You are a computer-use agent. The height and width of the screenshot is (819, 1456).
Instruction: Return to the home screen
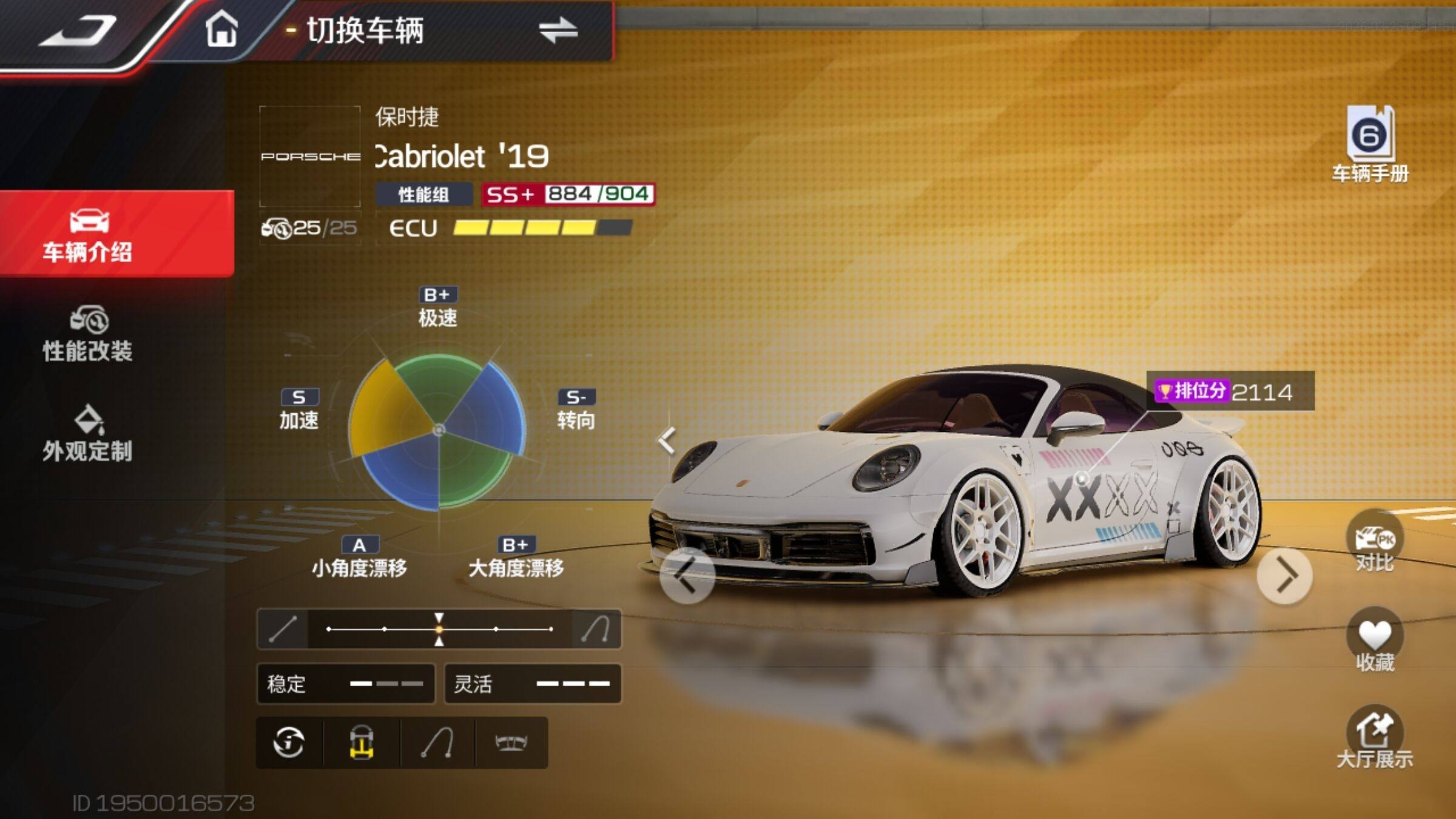click(221, 29)
